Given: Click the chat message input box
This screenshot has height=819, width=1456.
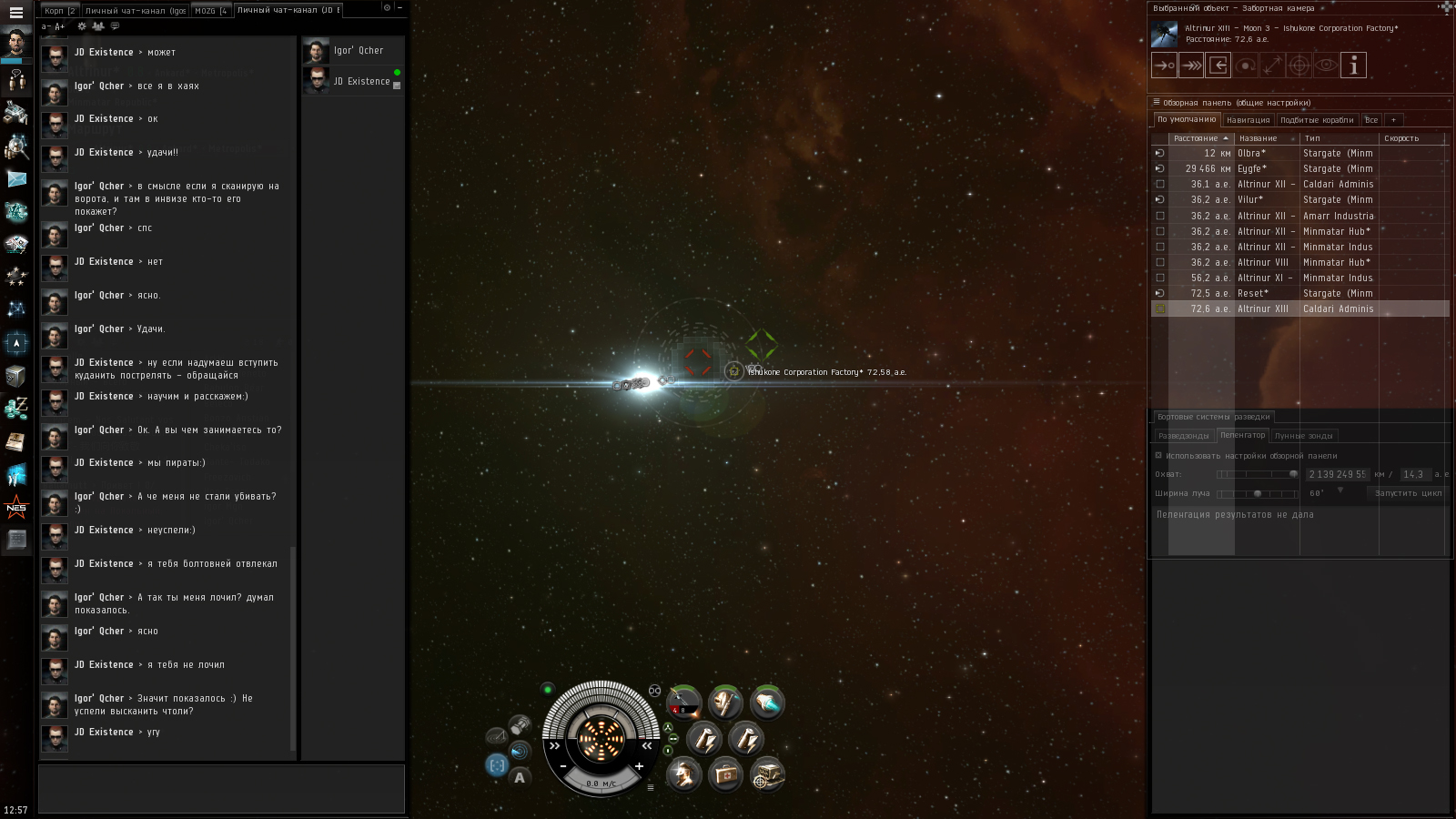Looking at the screenshot, I should click(221, 788).
